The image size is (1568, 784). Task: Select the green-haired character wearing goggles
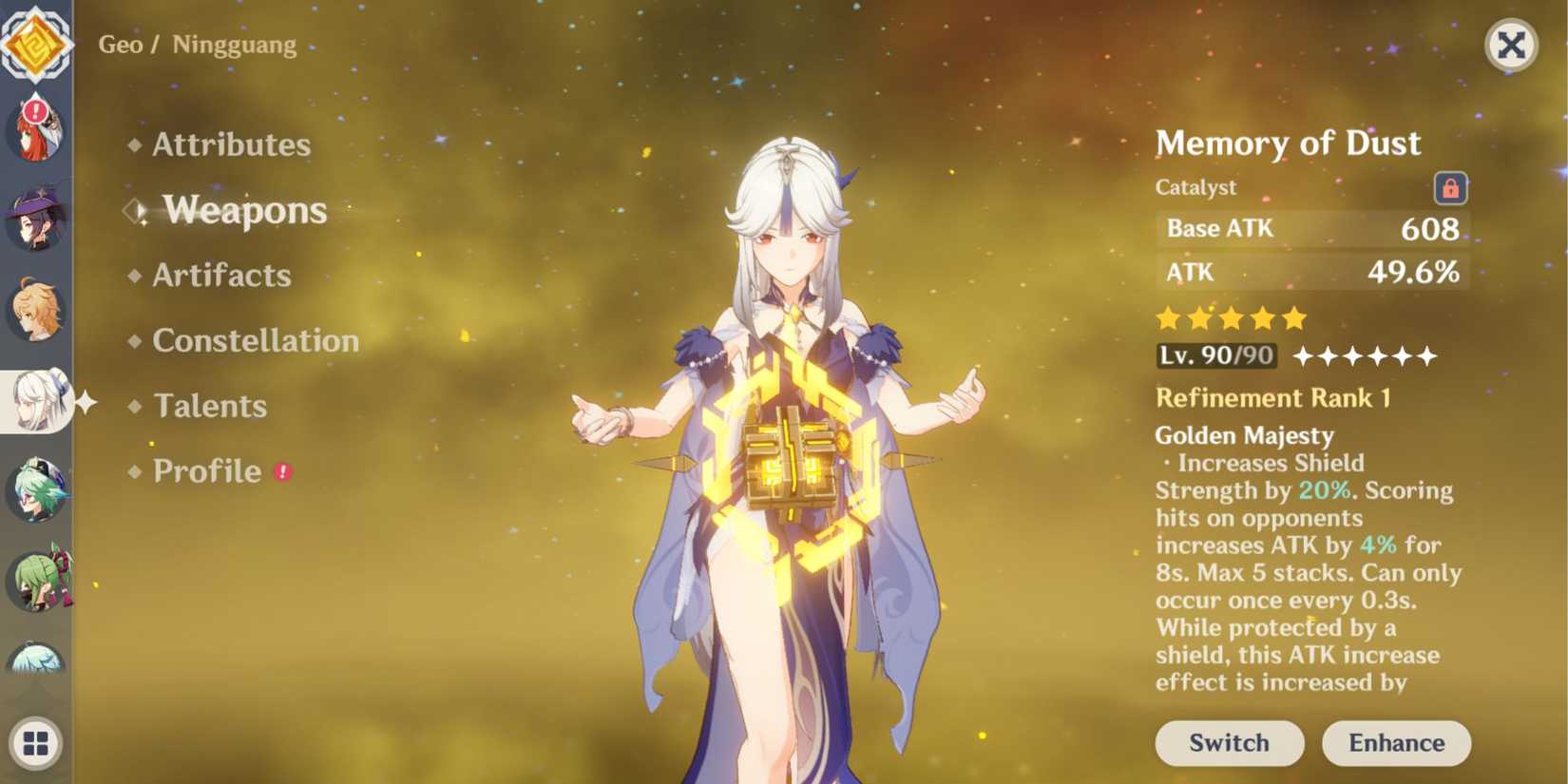click(x=36, y=489)
